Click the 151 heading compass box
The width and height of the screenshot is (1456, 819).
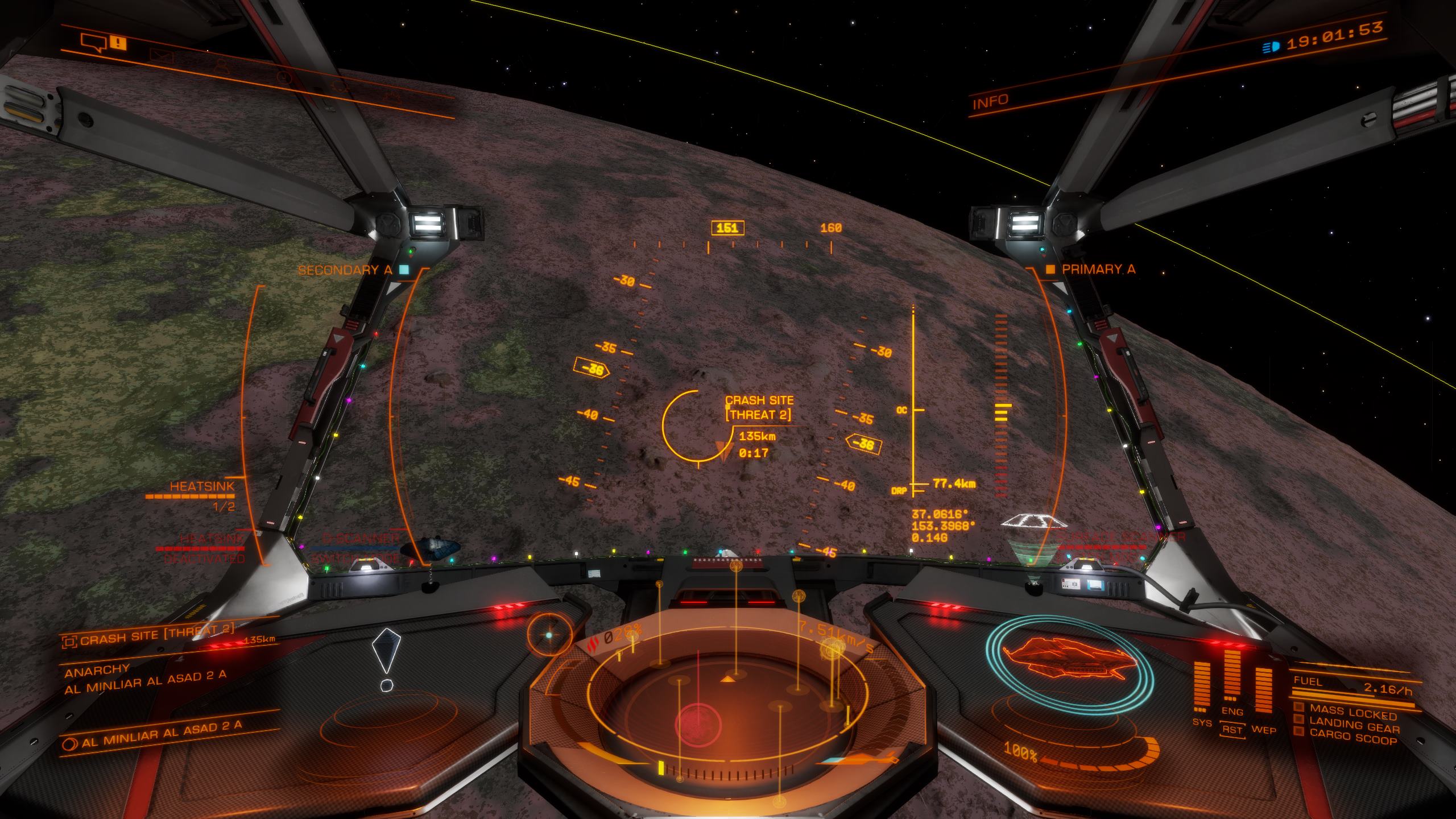pyautogui.click(x=727, y=228)
